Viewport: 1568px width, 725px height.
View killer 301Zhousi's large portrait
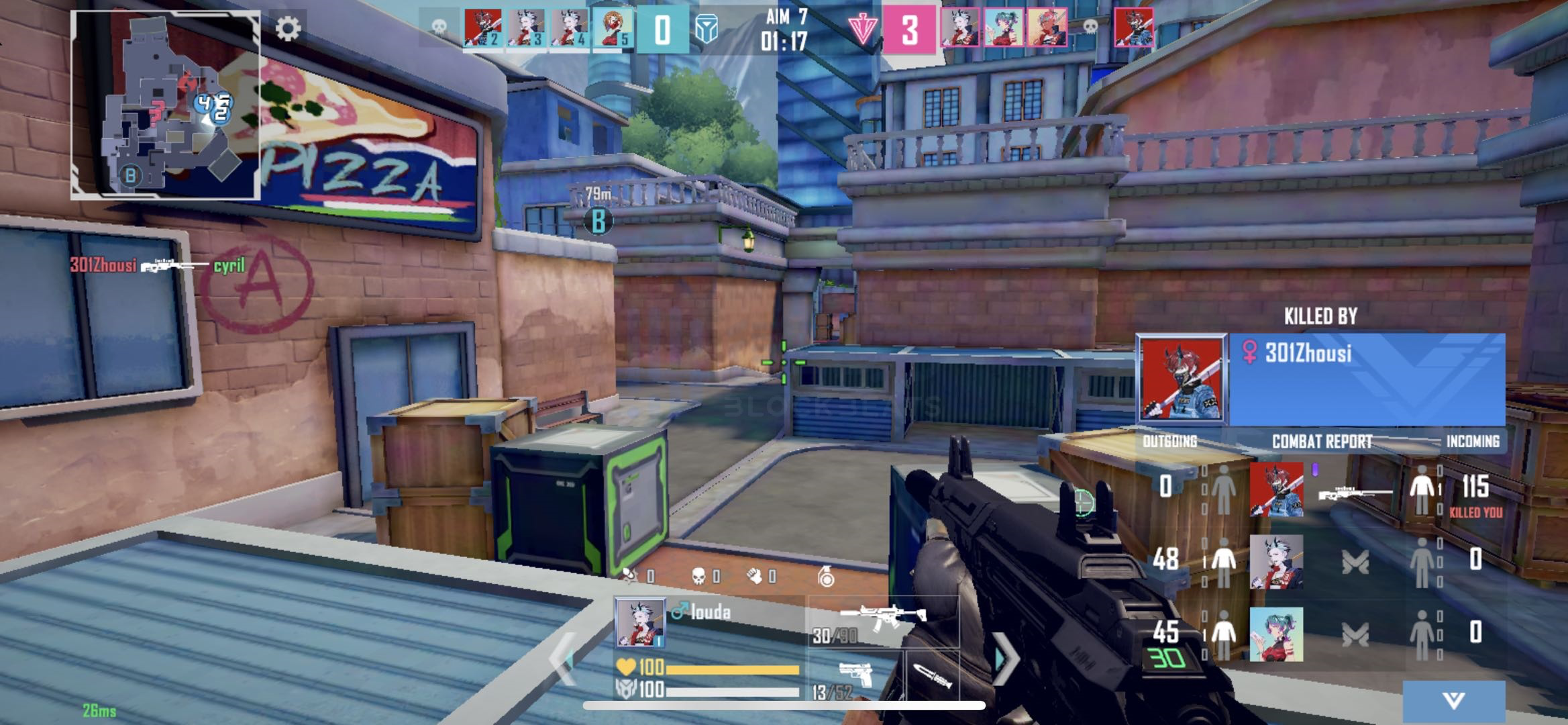(x=1182, y=379)
